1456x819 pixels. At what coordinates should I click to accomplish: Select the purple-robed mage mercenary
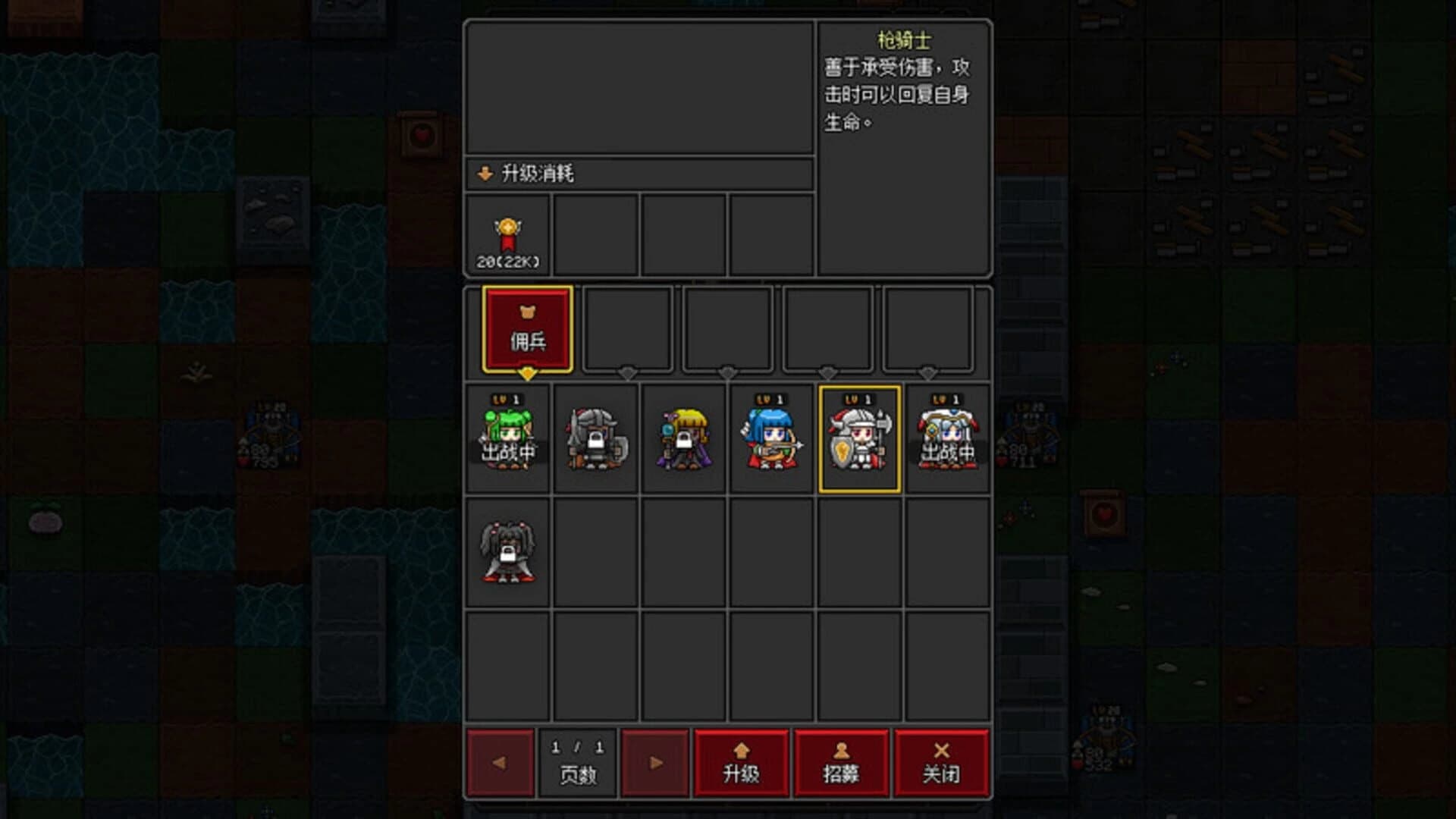(x=682, y=438)
